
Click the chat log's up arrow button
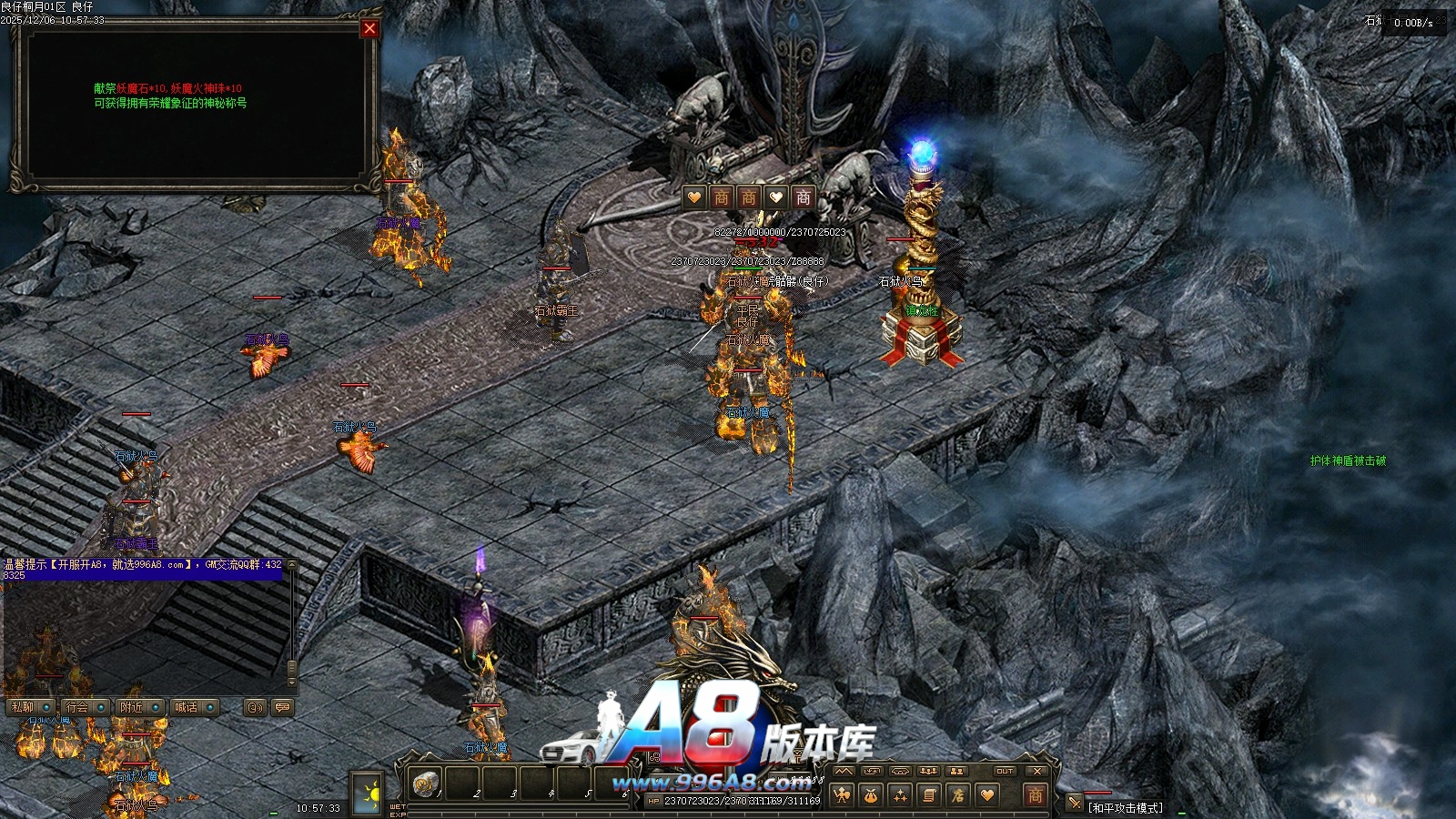(292, 566)
